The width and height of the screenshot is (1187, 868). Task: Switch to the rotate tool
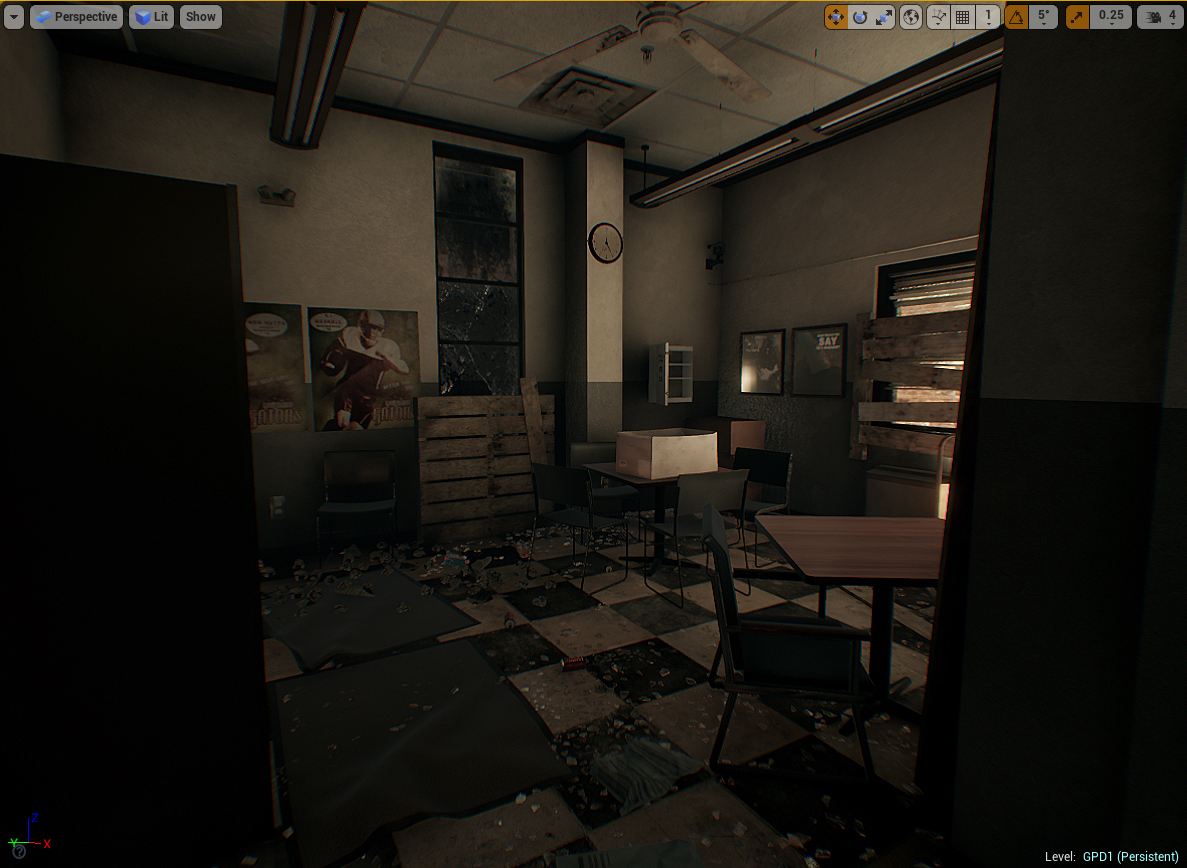click(860, 17)
